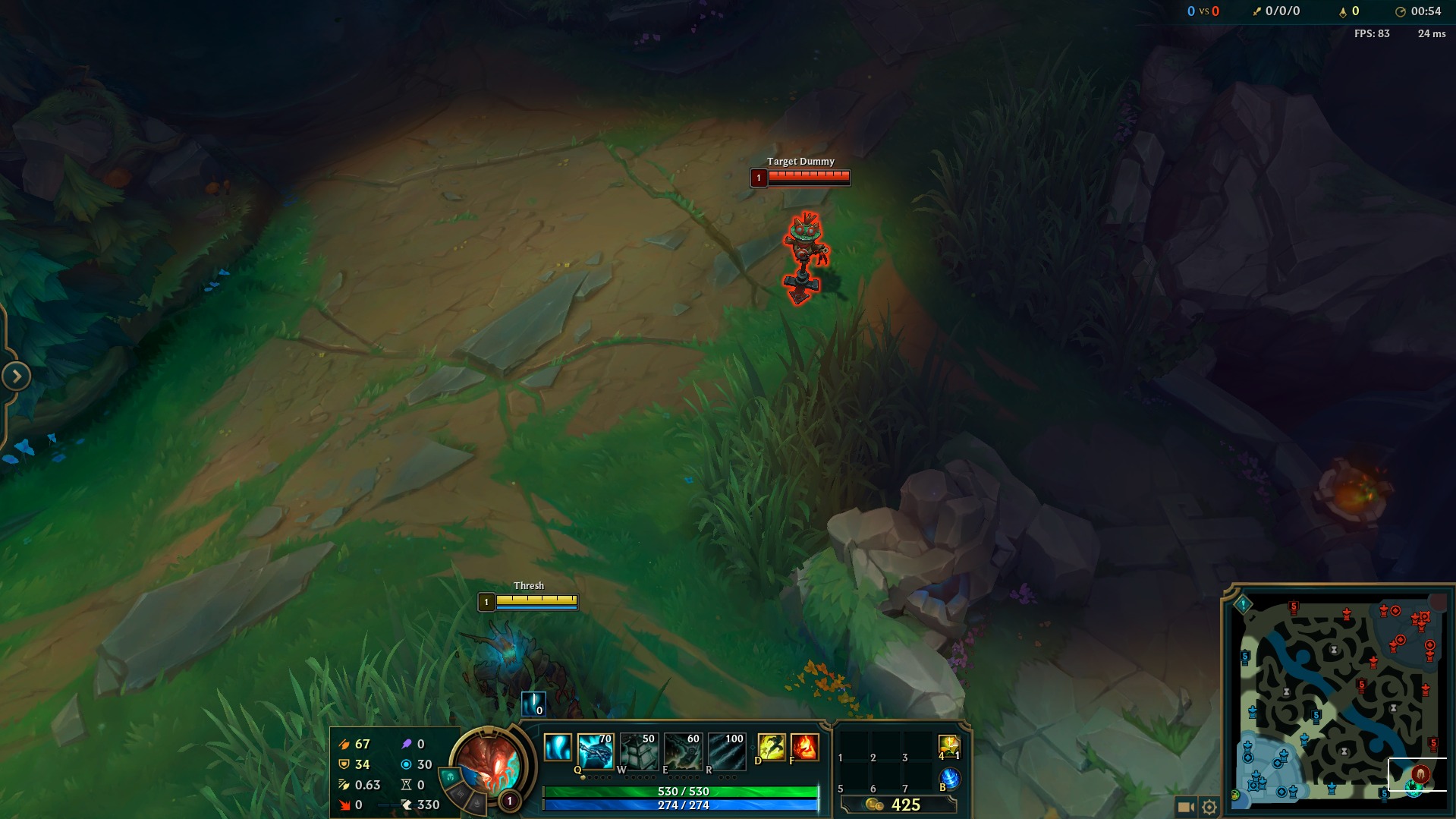Expand the collapsed panel arrow on left edge
This screenshot has width=1456, height=819.
tap(15, 375)
